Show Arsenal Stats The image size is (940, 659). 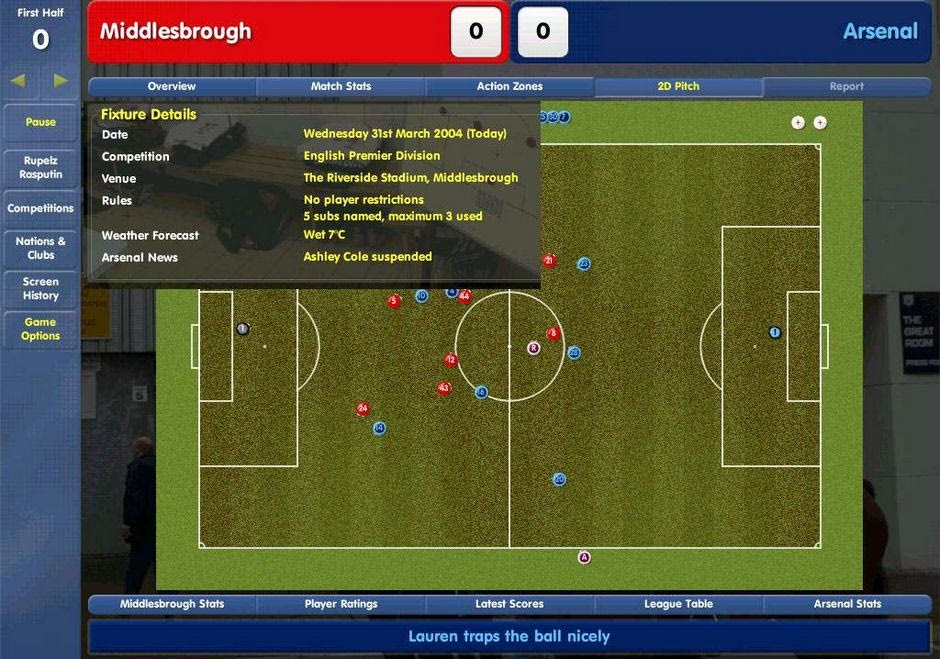click(847, 604)
